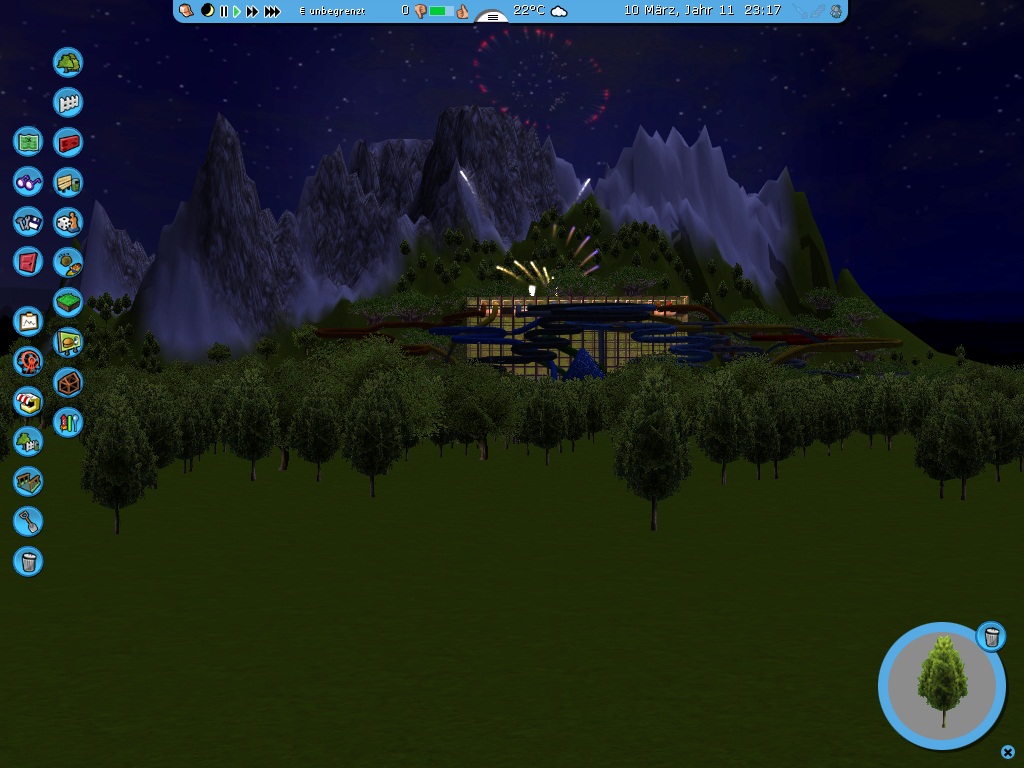Open the park map button

(28, 142)
